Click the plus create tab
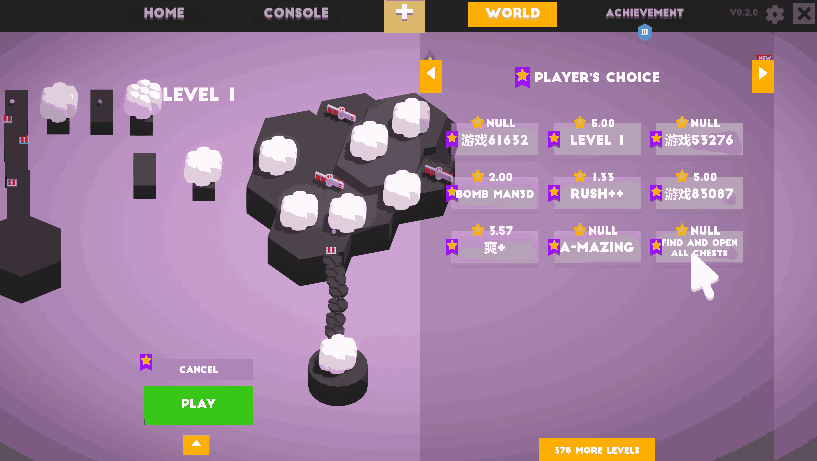 tap(404, 14)
